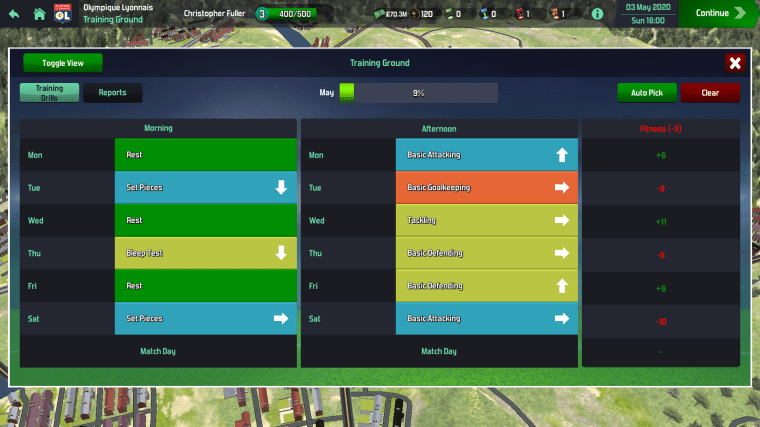Viewport: 760px width, 427px height.
Task: Click the Continue button
Action: click(x=720, y=13)
